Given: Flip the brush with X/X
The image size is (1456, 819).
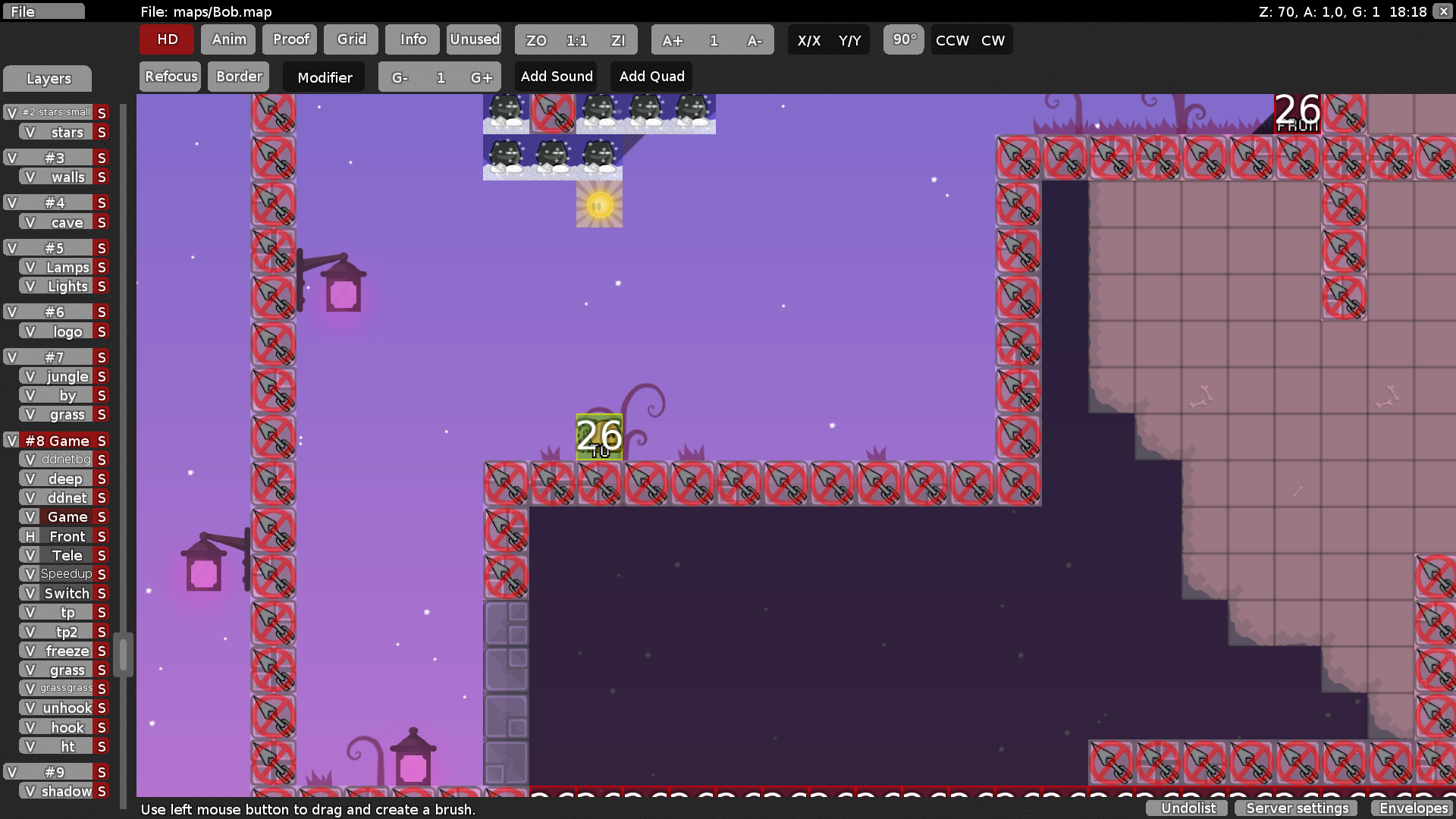Looking at the screenshot, I should point(808,39).
